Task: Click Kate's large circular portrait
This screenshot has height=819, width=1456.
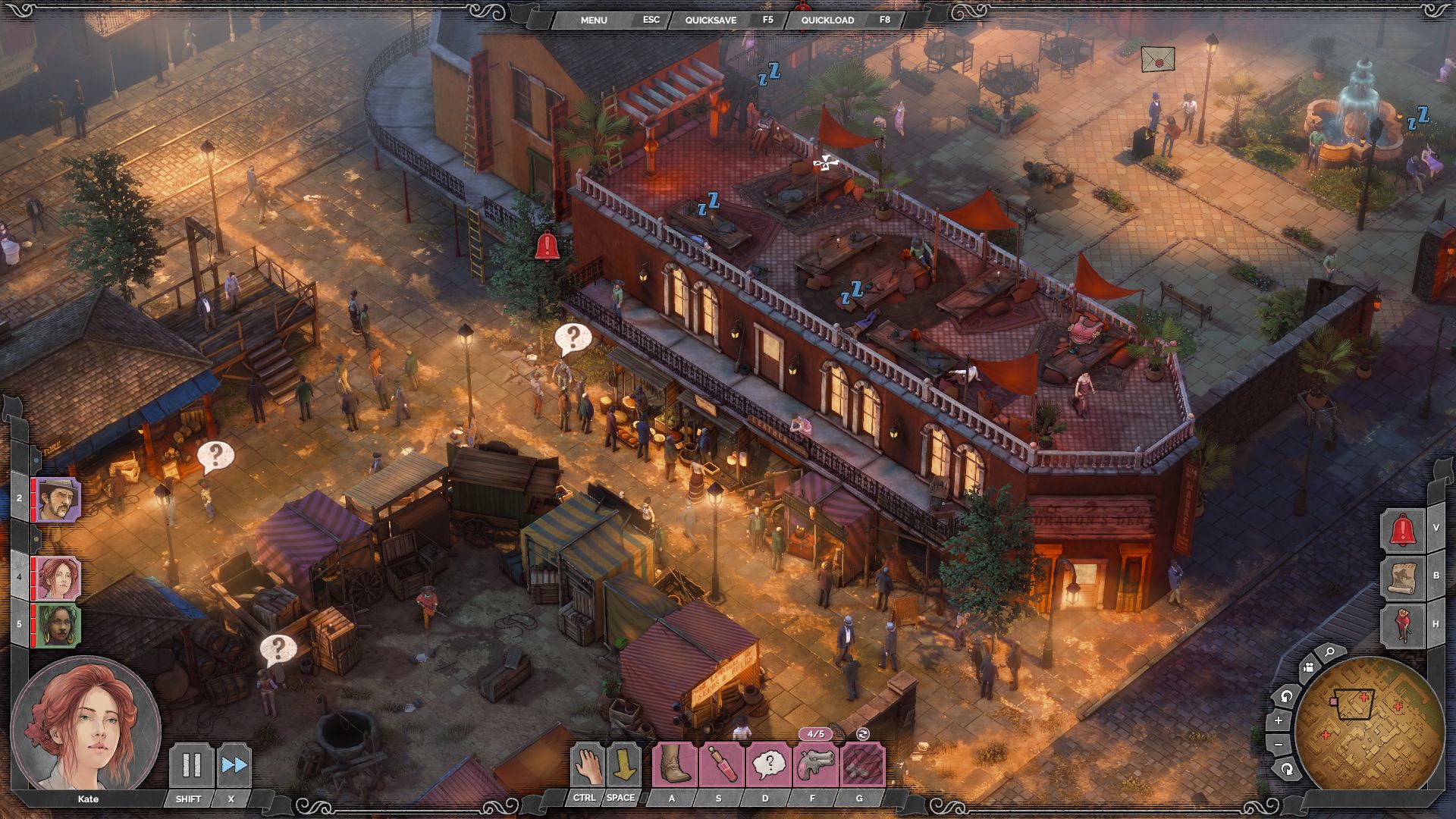Action: pos(85,724)
